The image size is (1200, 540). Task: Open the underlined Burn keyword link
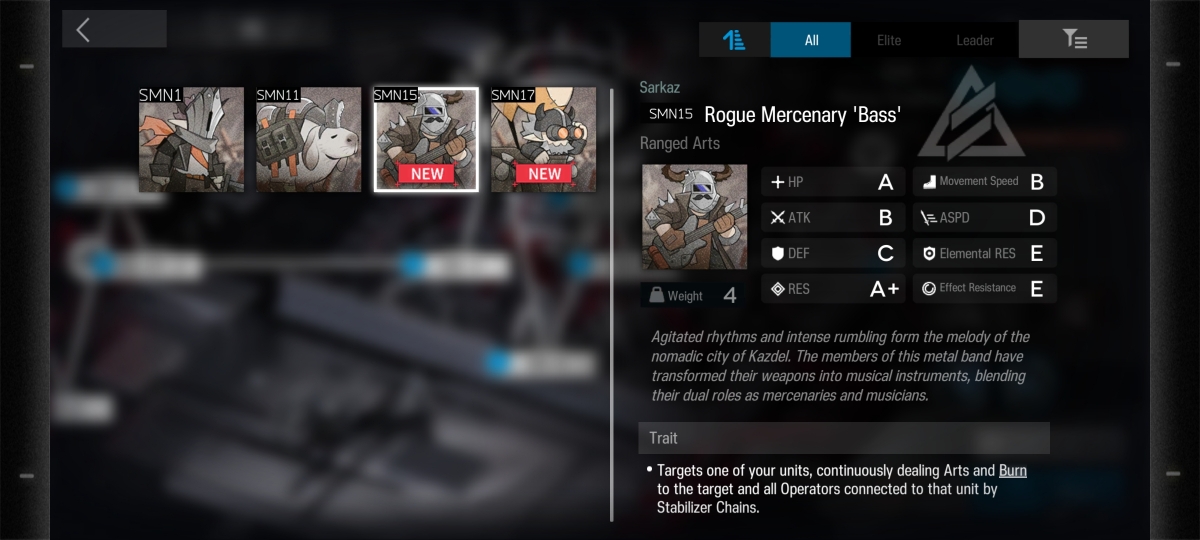click(x=1012, y=470)
